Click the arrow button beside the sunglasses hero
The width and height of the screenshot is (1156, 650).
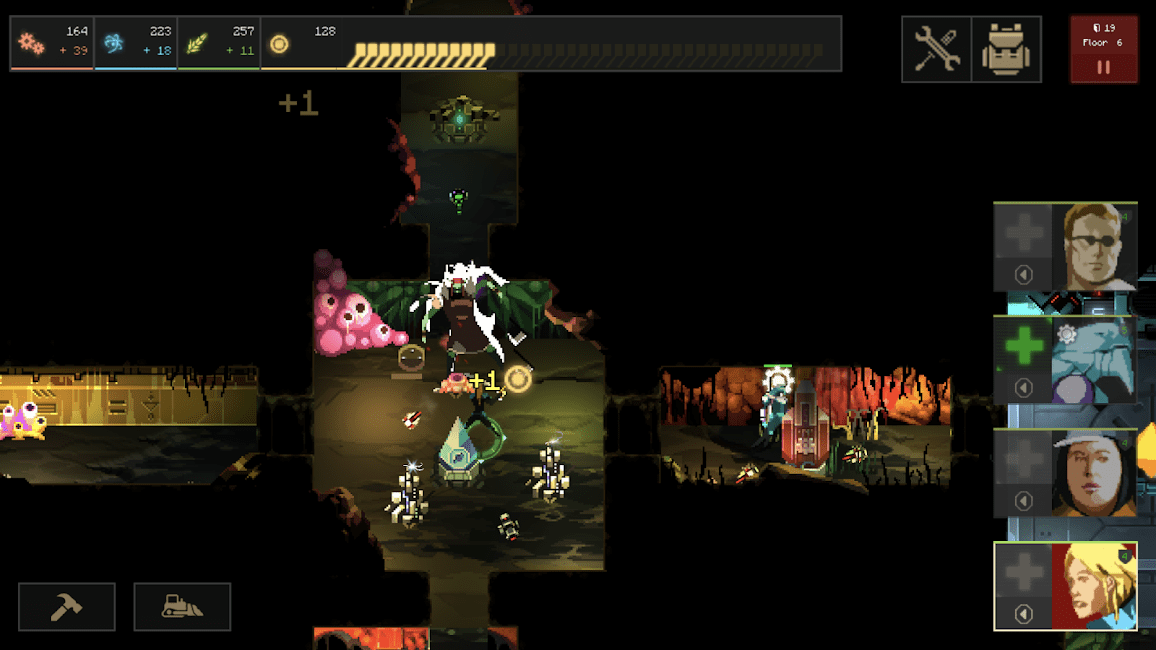[x=1023, y=274]
